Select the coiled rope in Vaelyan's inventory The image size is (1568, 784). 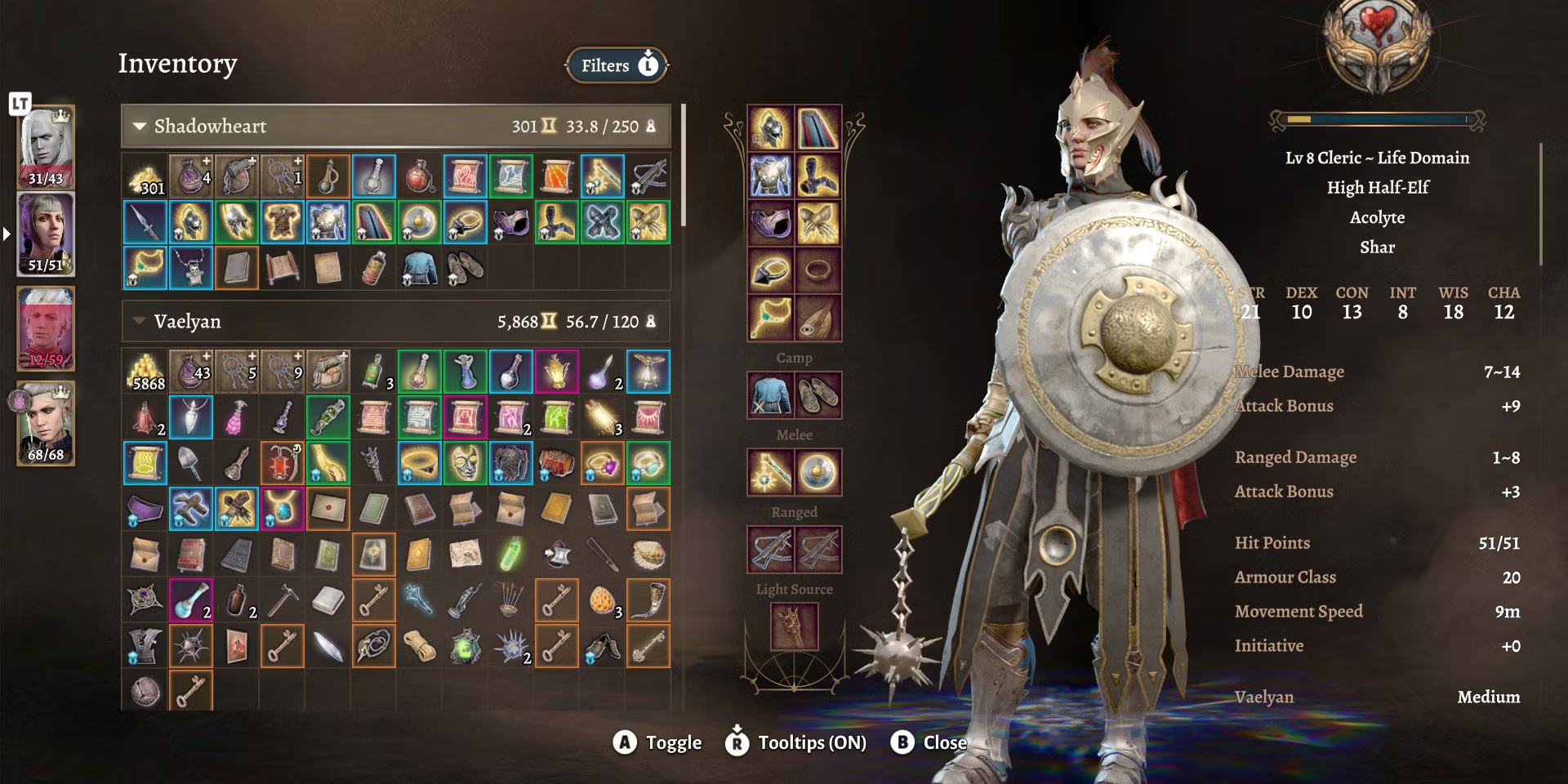(420, 647)
